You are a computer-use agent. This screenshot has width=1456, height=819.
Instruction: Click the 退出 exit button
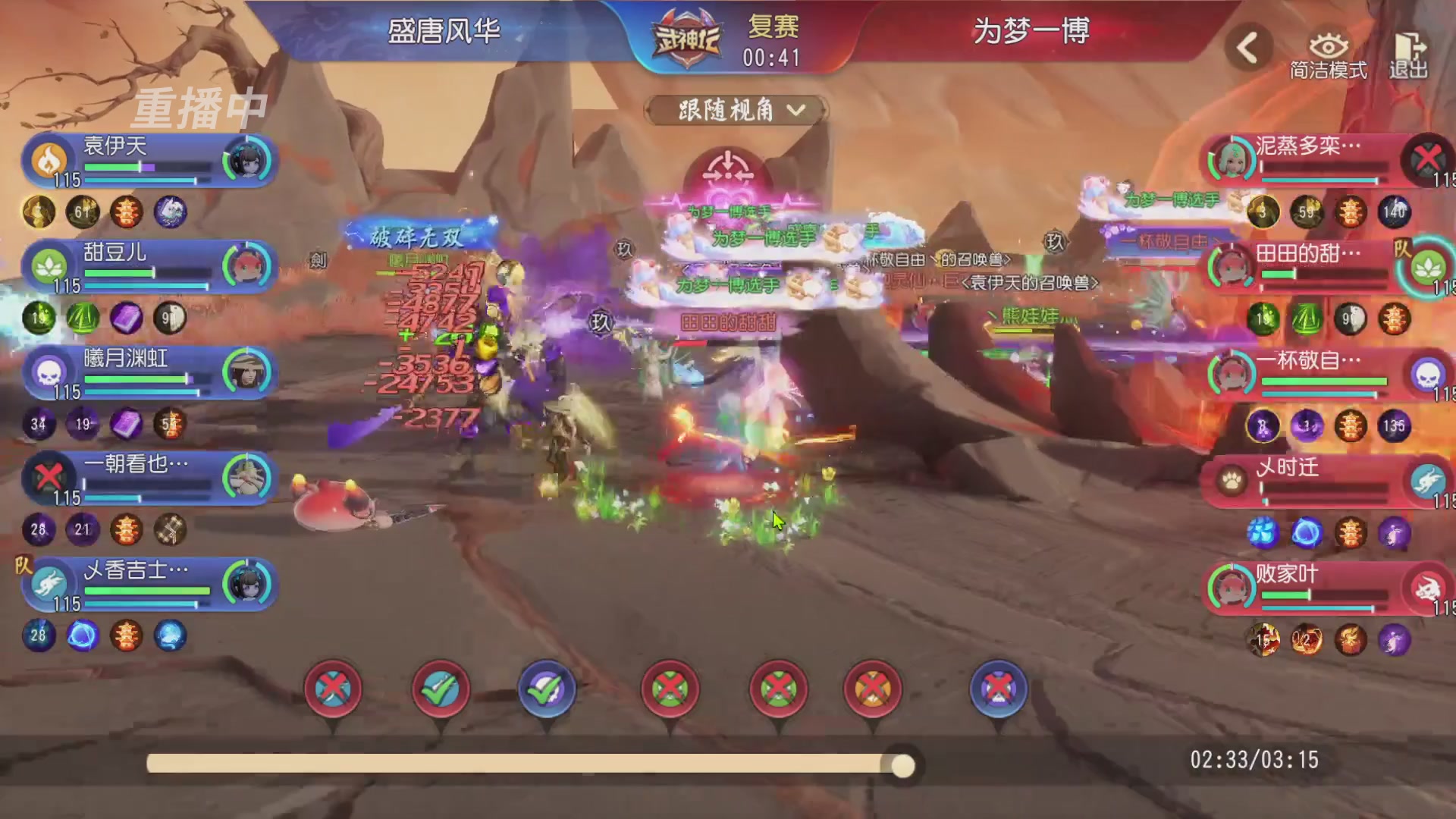[1409, 55]
